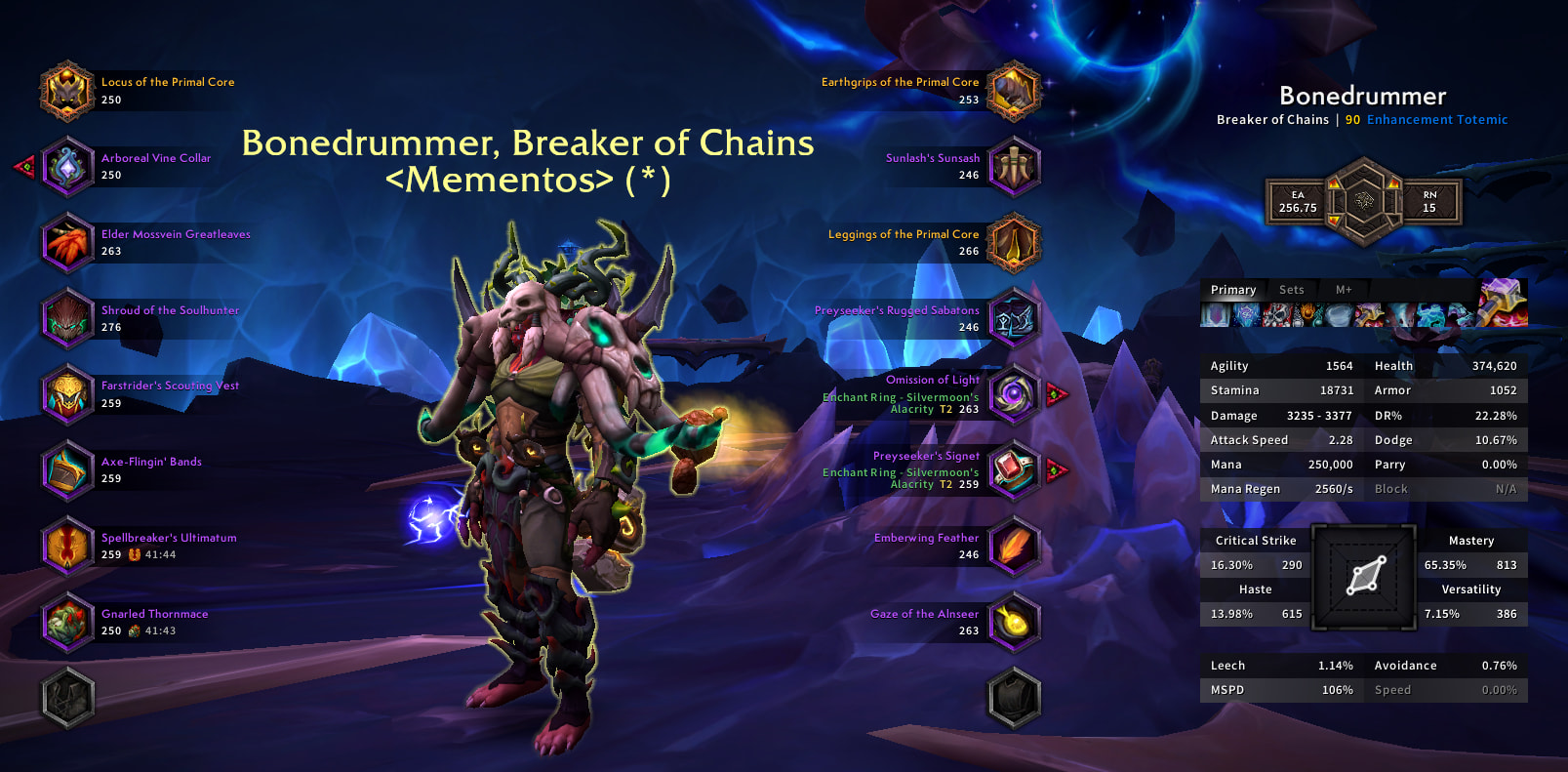This screenshot has width=1568, height=772.
Task: Show the Primary stats tab
Action: pos(1233,290)
